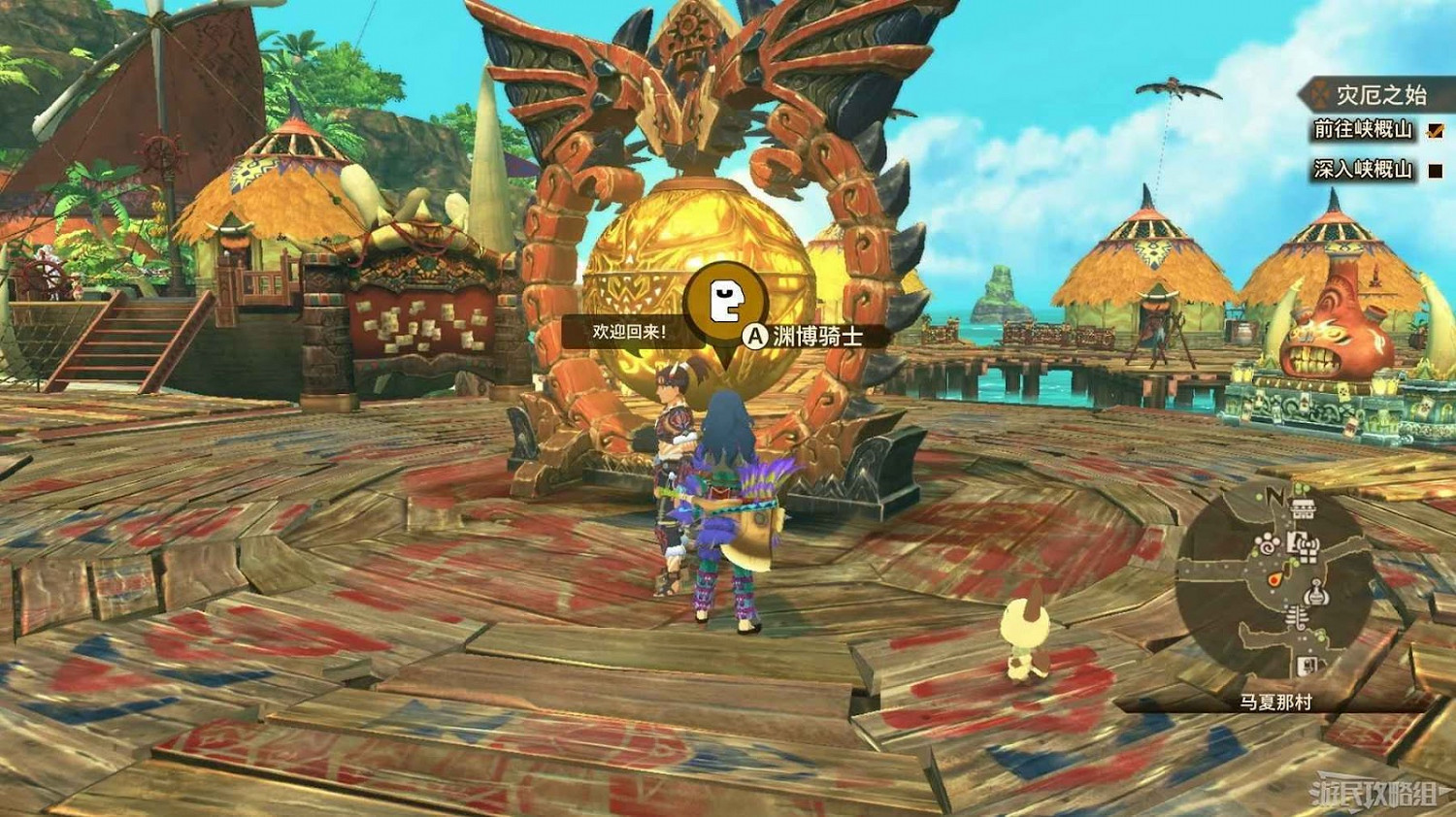The image size is (1456, 817).
Task: Click the N compass marker on the minimap
Action: 1274,495
